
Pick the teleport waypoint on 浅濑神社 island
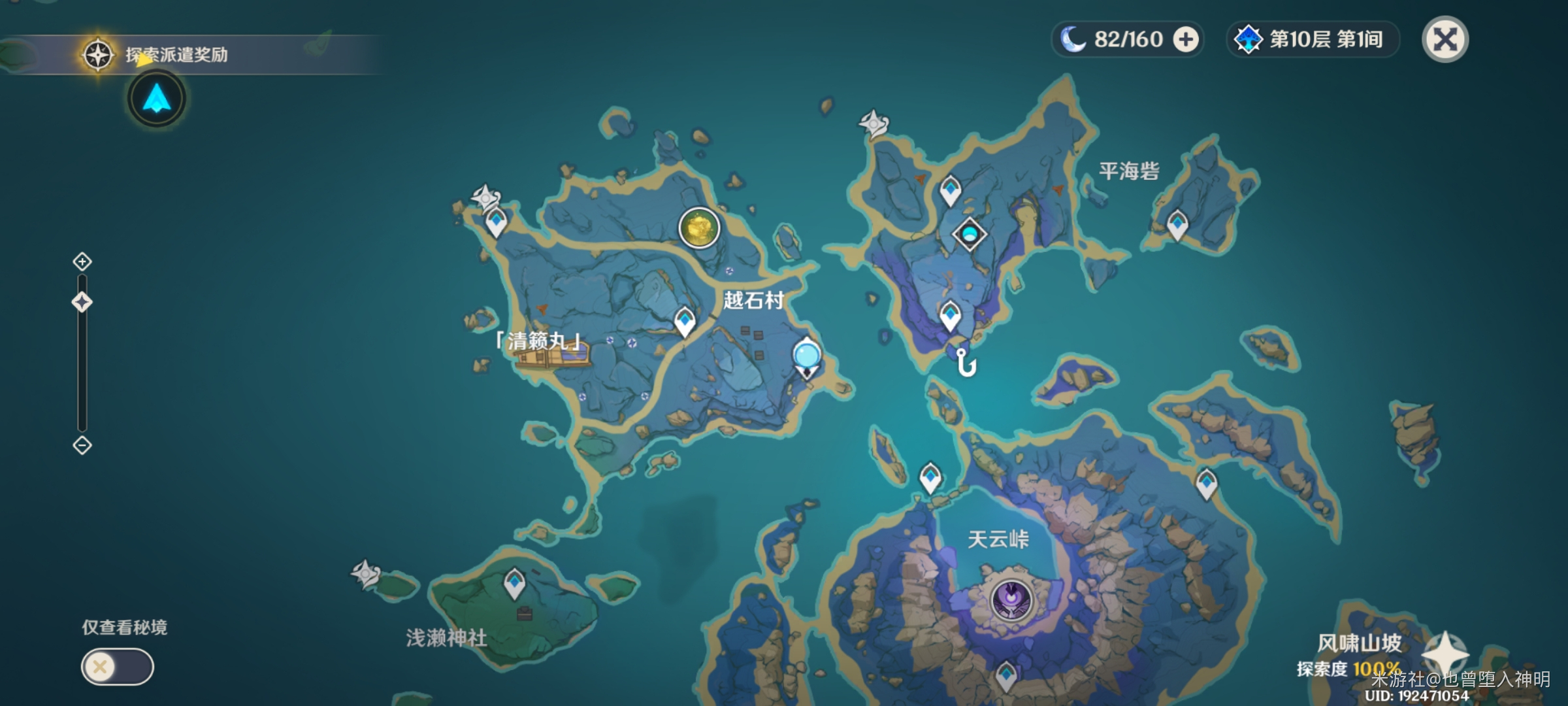click(x=514, y=583)
